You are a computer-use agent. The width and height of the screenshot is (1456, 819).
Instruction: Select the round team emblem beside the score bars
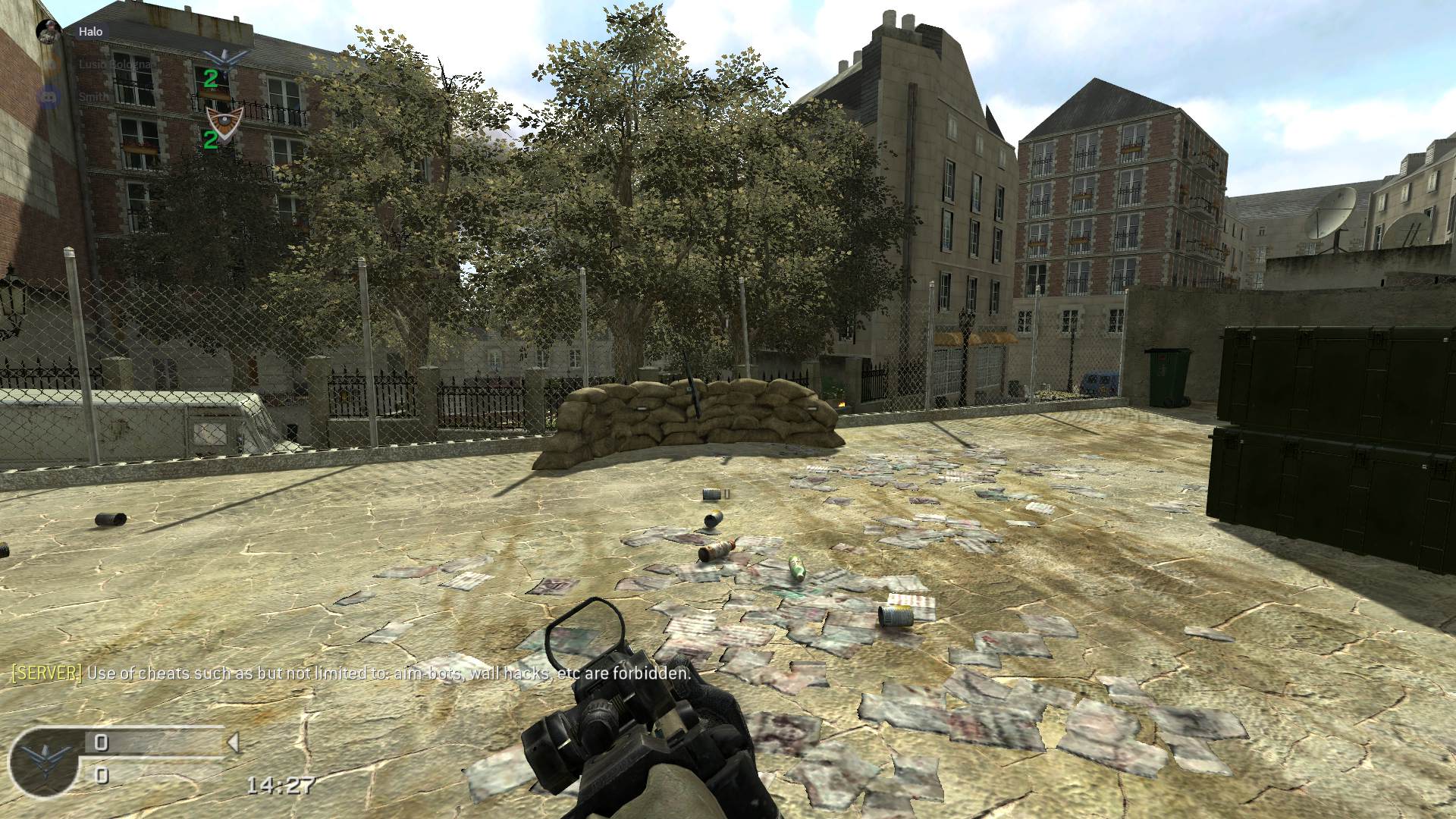pyautogui.click(x=44, y=761)
